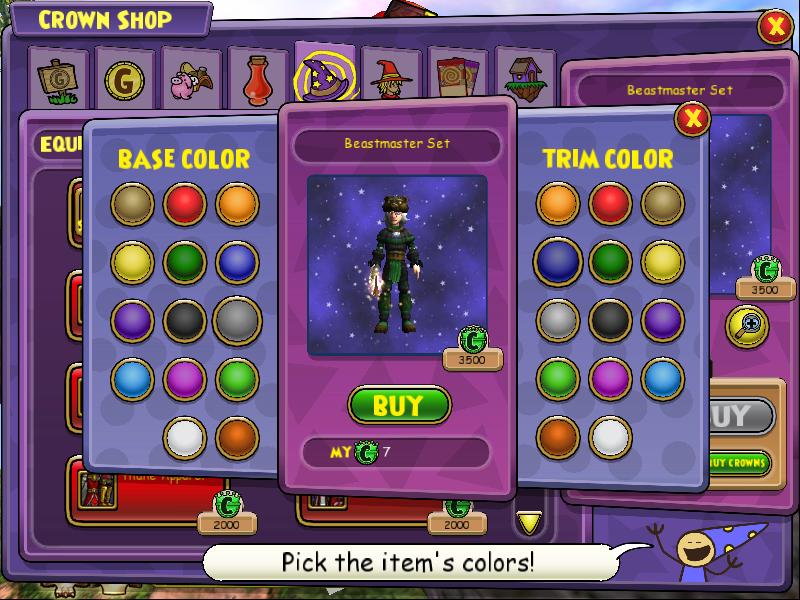Set base color to yellow

(x=132, y=262)
